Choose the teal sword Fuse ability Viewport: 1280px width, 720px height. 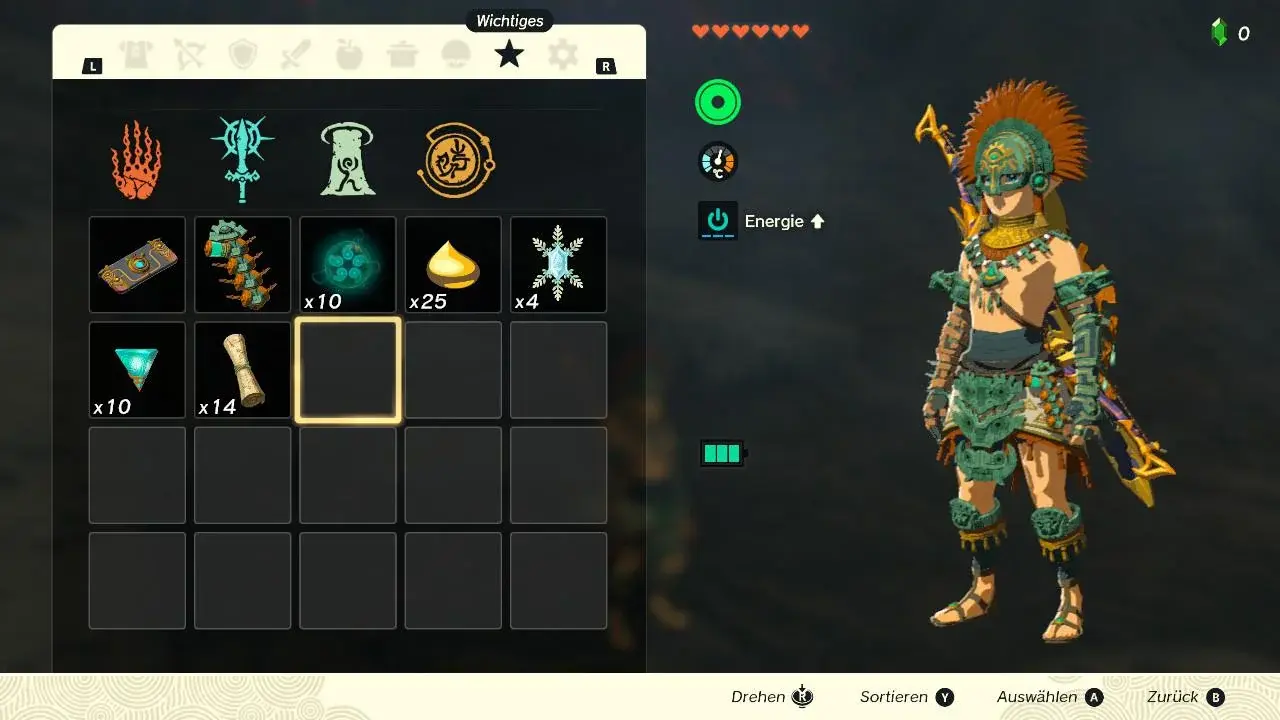(242, 160)
